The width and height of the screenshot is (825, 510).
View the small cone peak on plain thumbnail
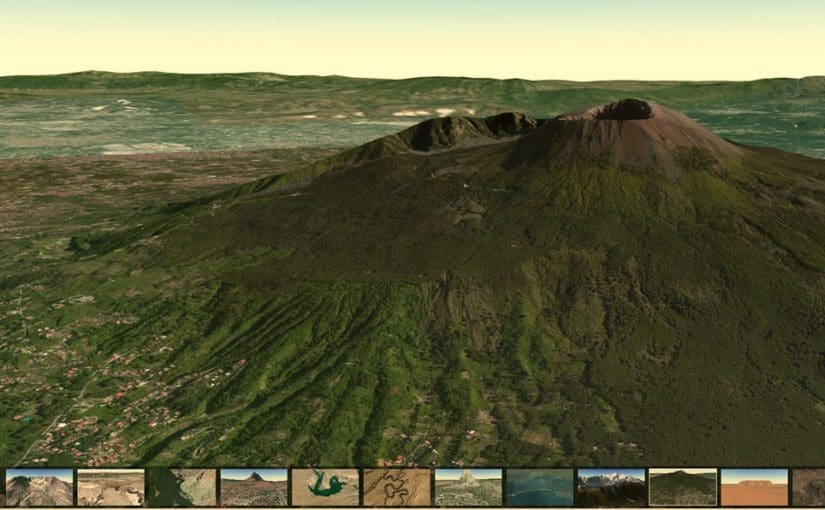pos(254,487)
